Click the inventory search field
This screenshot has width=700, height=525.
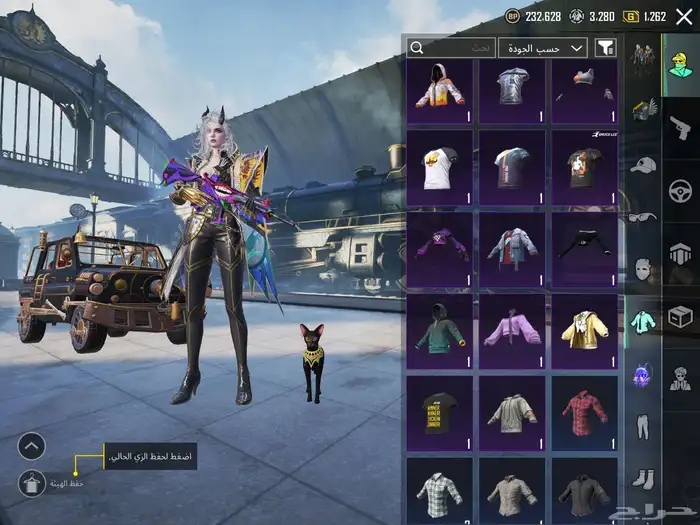[452, 47]
